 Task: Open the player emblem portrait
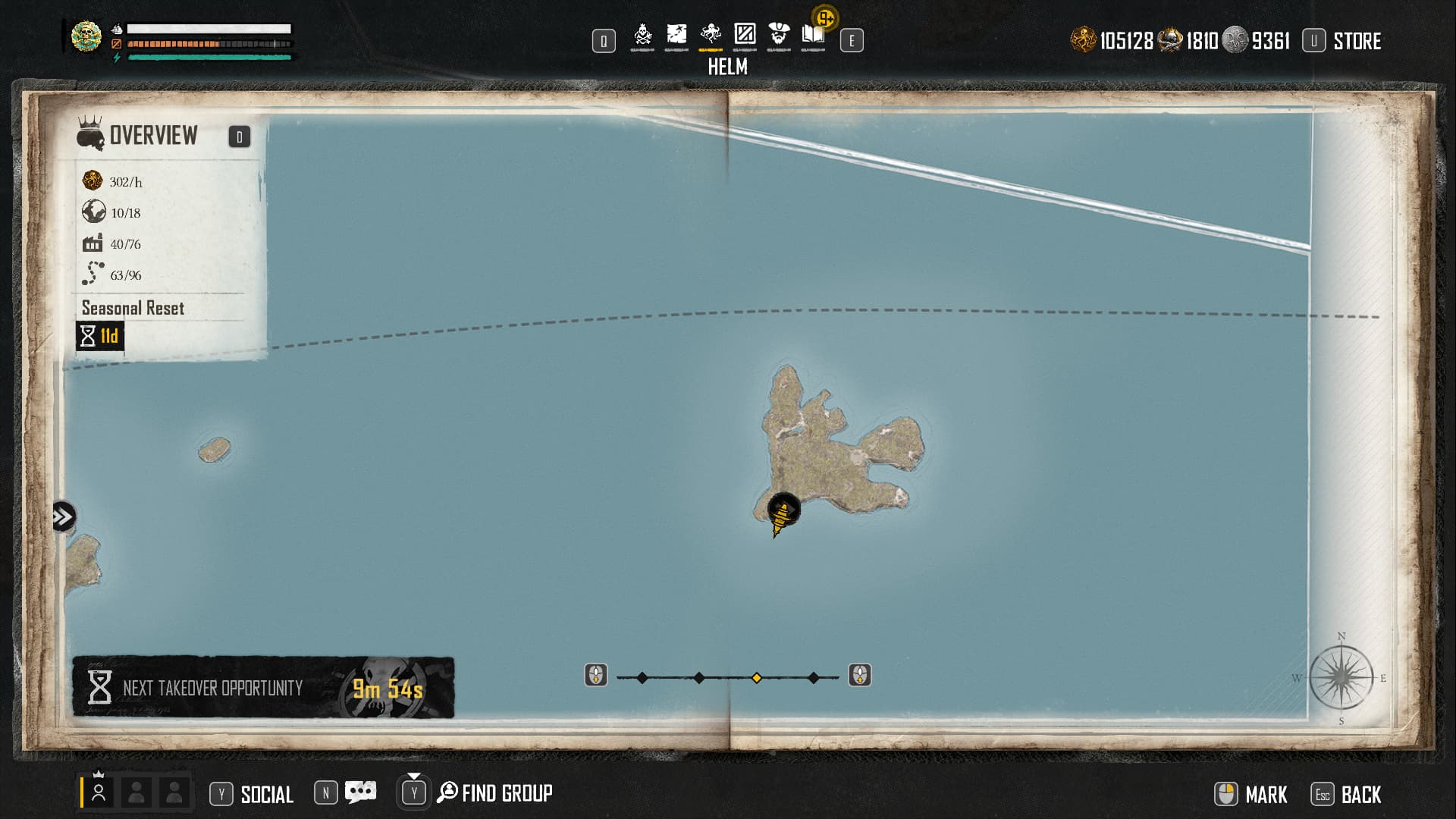[x=86, y=36]
